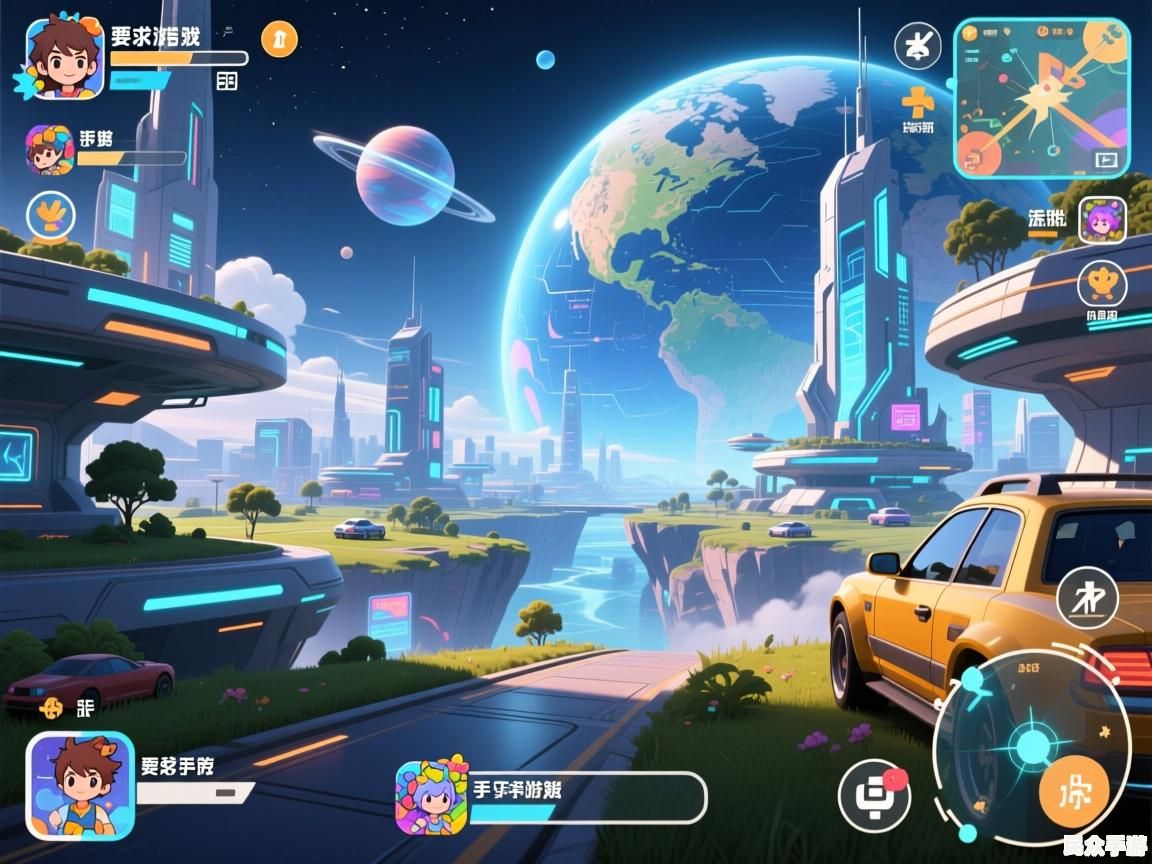1152x864 pixels.
Task: Open the orange hand icon in the white ring
Action: (x=50, y=213)
